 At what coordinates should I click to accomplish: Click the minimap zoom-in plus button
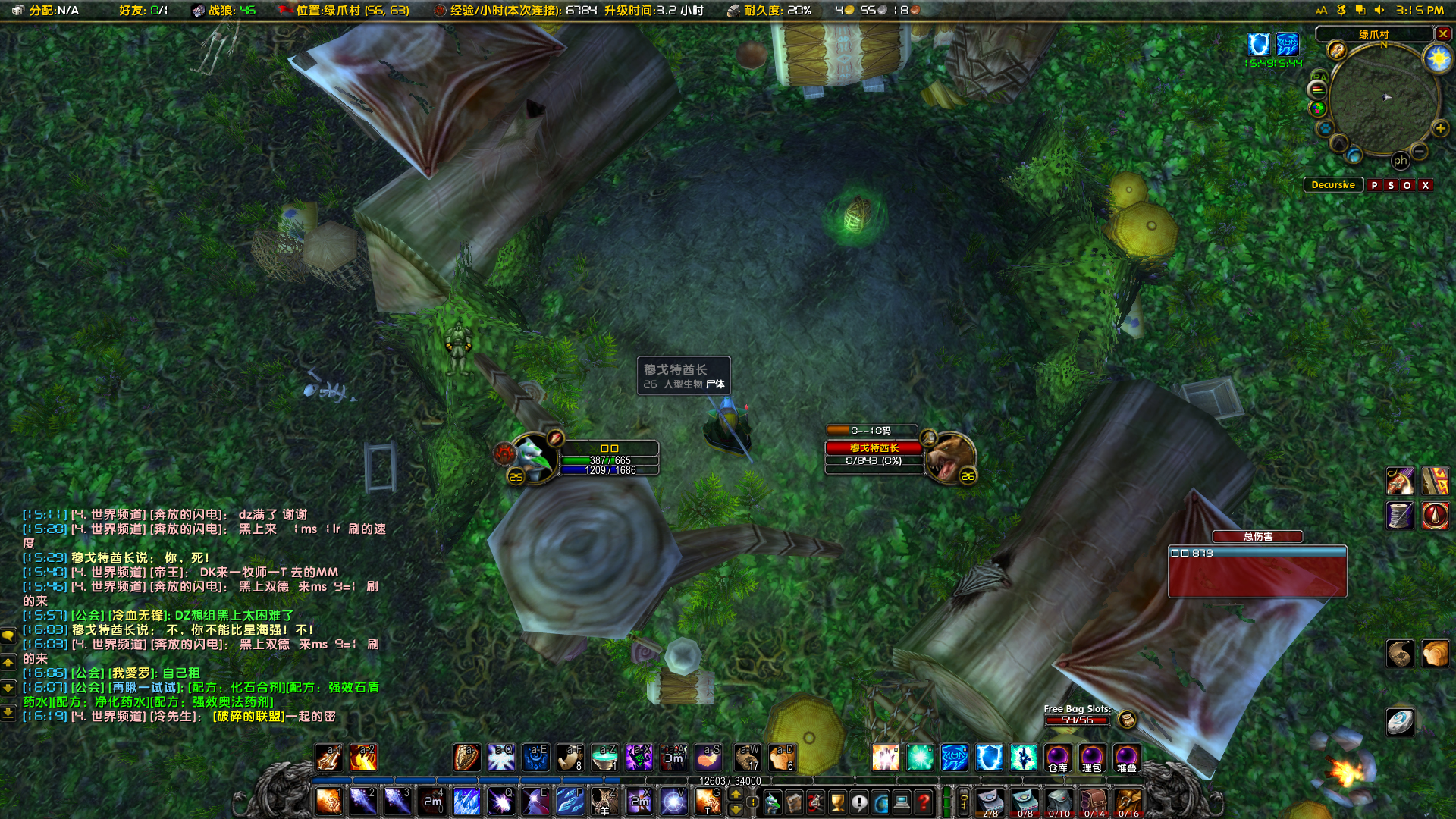click(1439, 128)
